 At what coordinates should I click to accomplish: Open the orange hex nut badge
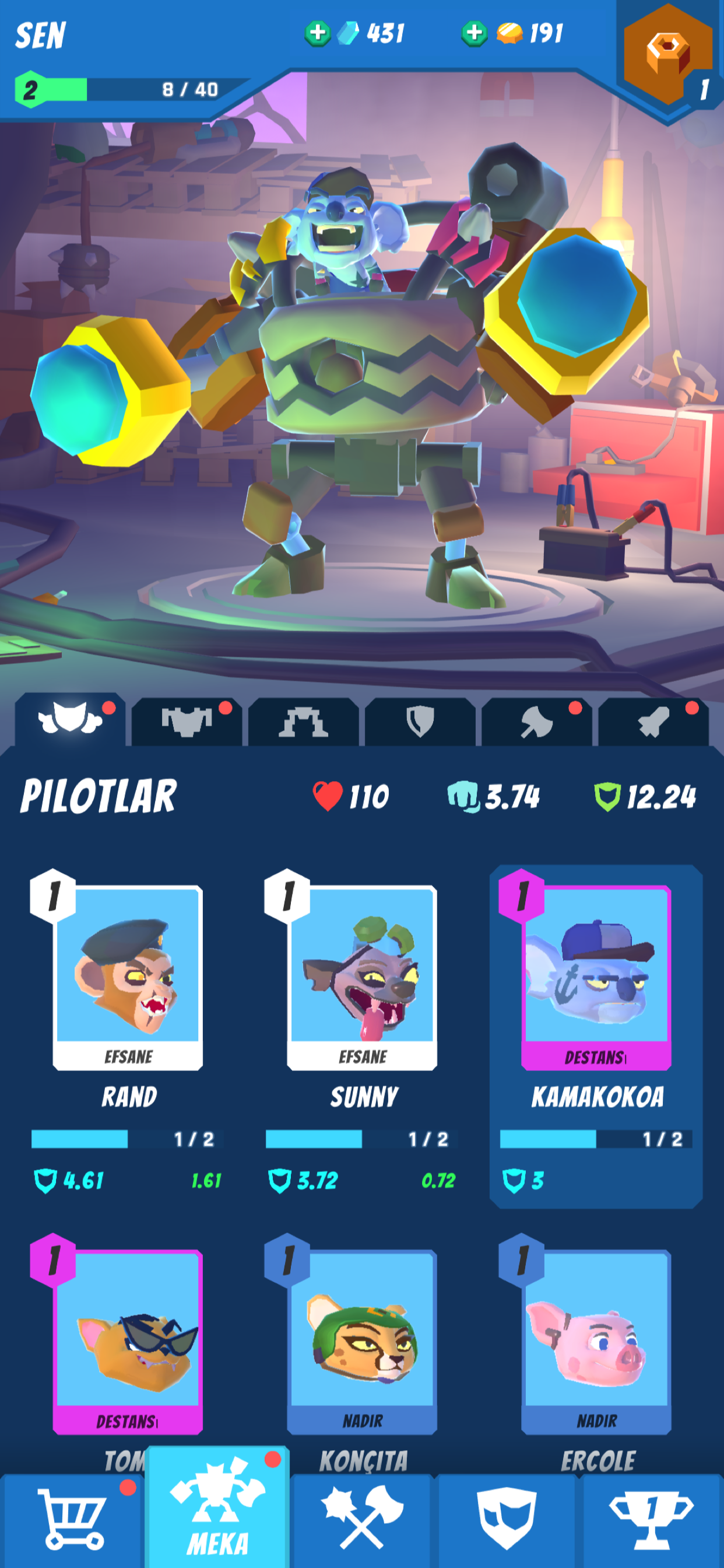tap(668, 55)
